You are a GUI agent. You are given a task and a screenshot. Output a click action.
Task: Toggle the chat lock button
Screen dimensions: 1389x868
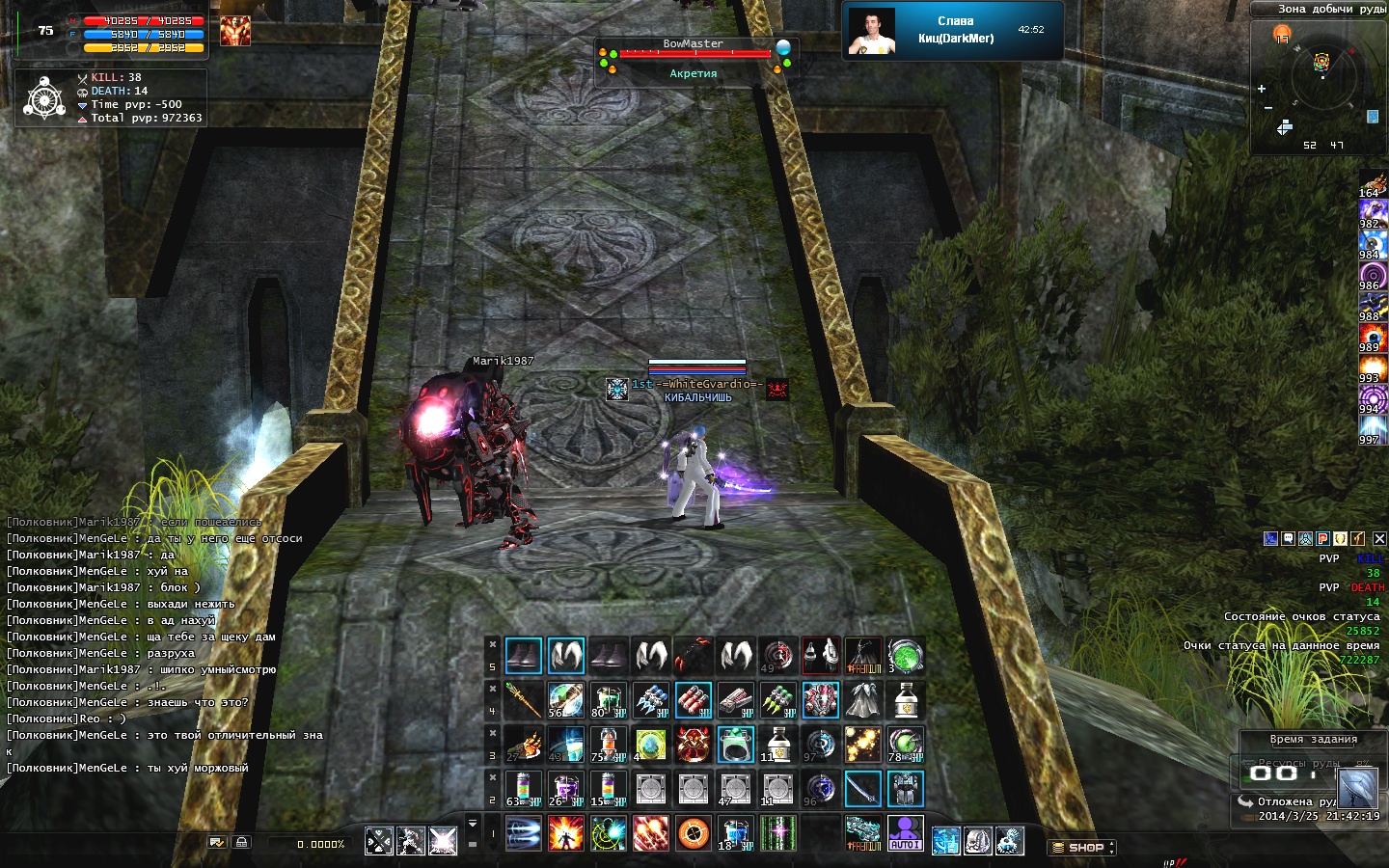pos(241,842)
